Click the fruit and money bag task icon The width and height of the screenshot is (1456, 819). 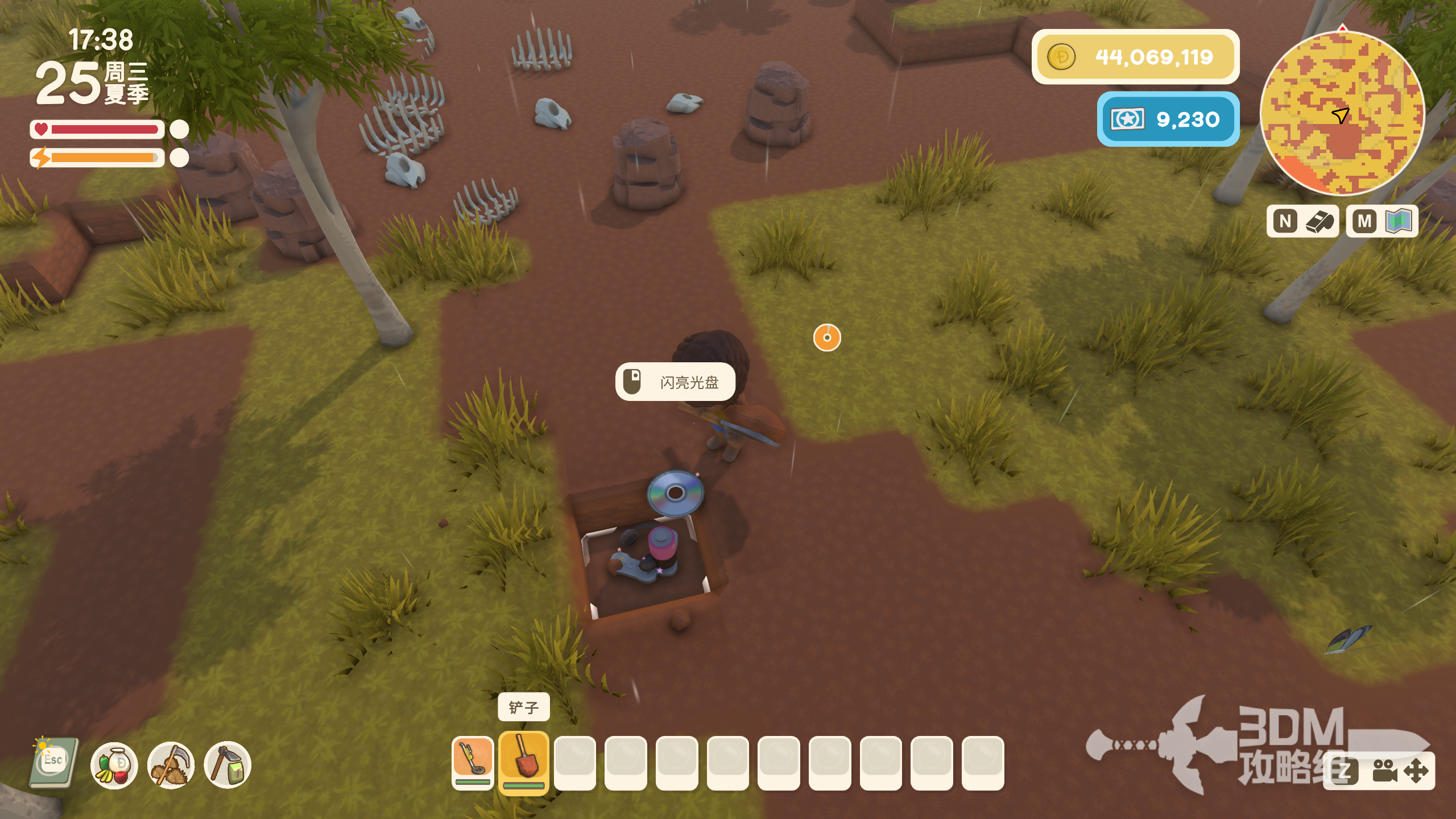tap(114, 765)
